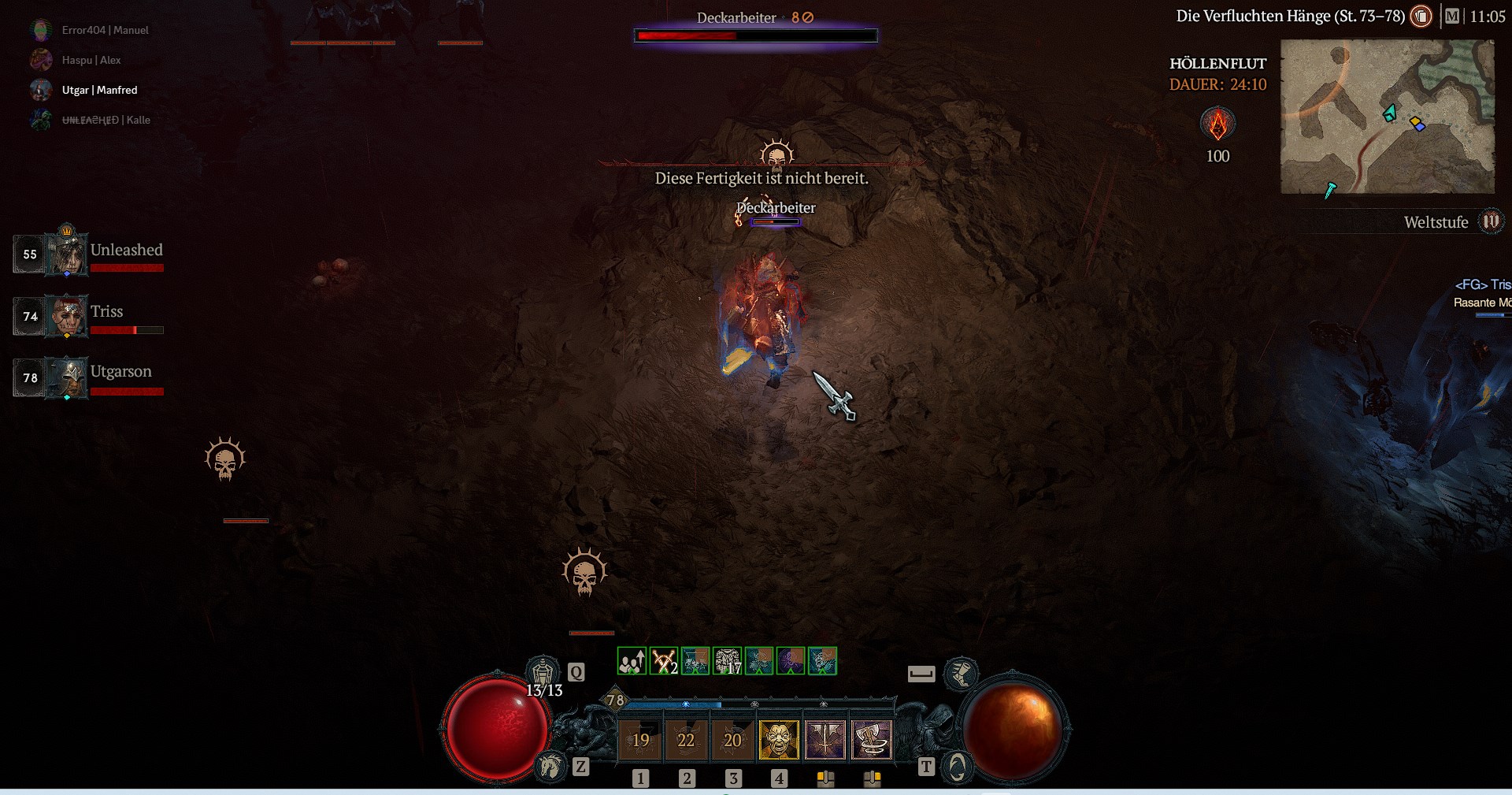Select party member Triss's portrait
The height and width of the screenshot is (795, 1512).
coord(67,316)
